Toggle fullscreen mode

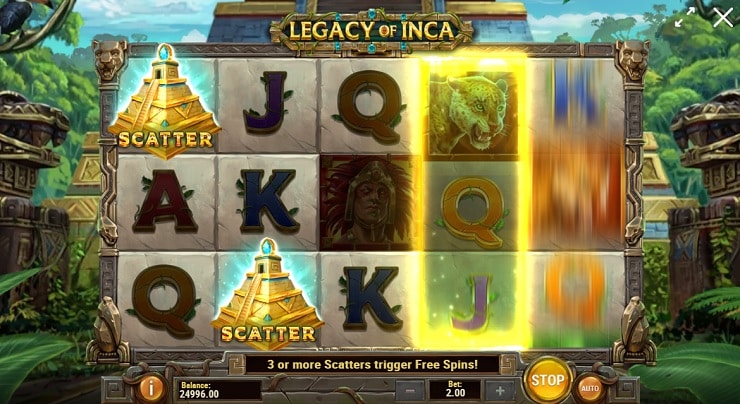click(685, 17)
